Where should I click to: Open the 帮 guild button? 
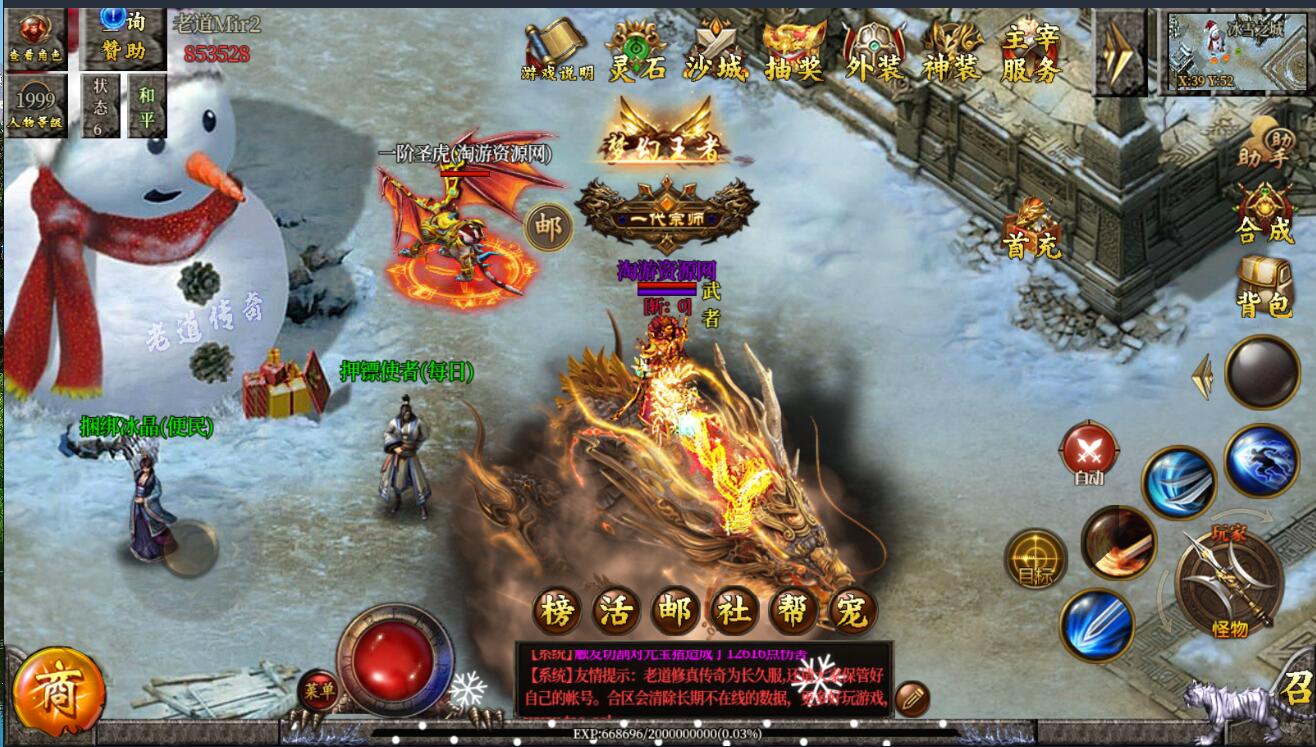point(793,609)
